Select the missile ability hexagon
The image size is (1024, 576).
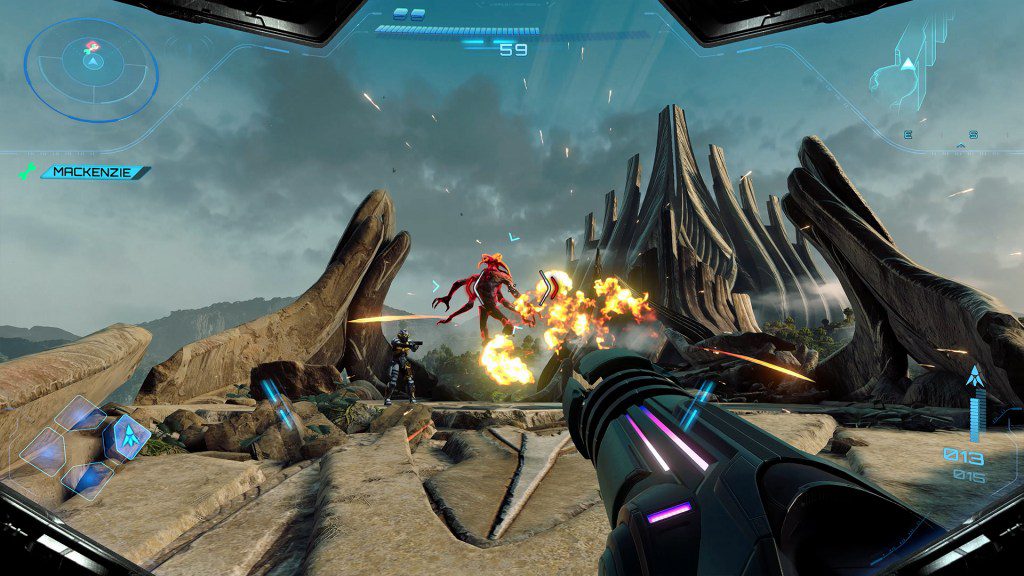pyautogui.click(x=129, y=435)
